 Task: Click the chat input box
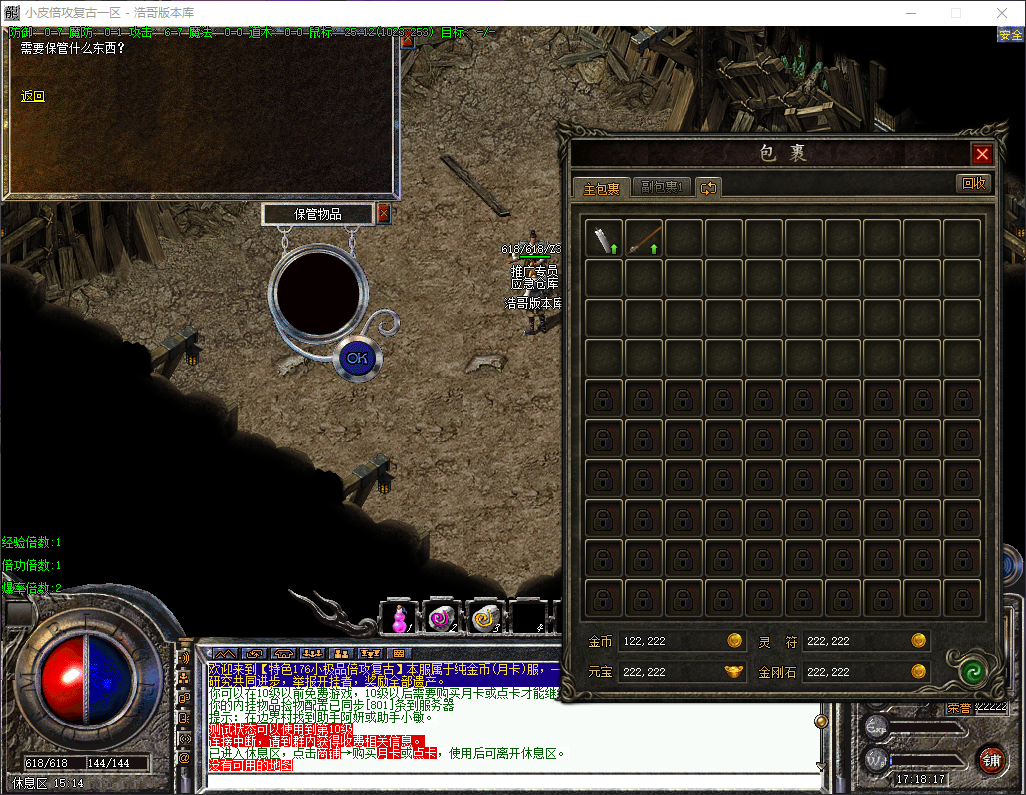[510, 780]
